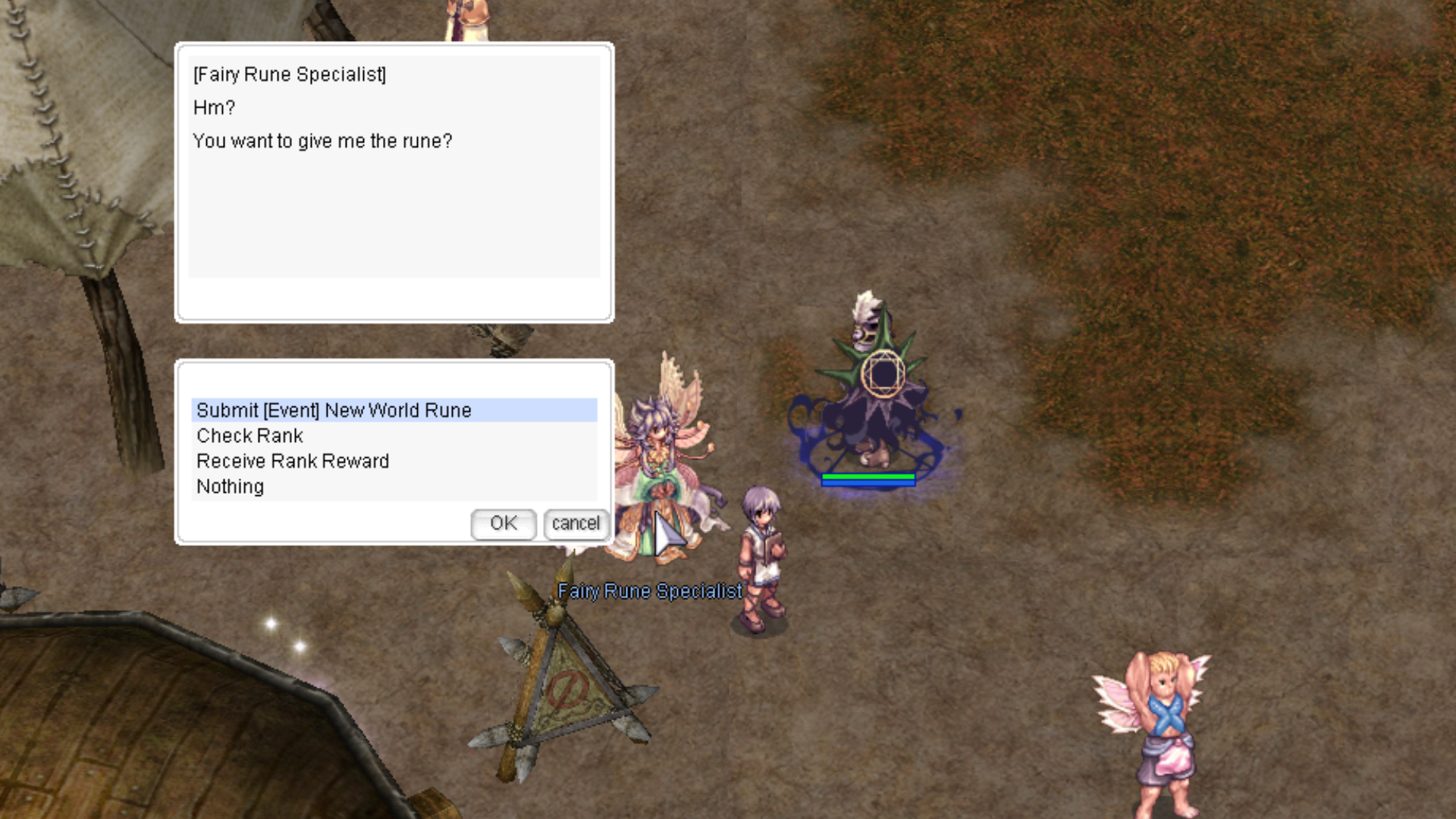Pick the Nothing dialogue option
Screen dimensions: 1456x819
[230, 487]
